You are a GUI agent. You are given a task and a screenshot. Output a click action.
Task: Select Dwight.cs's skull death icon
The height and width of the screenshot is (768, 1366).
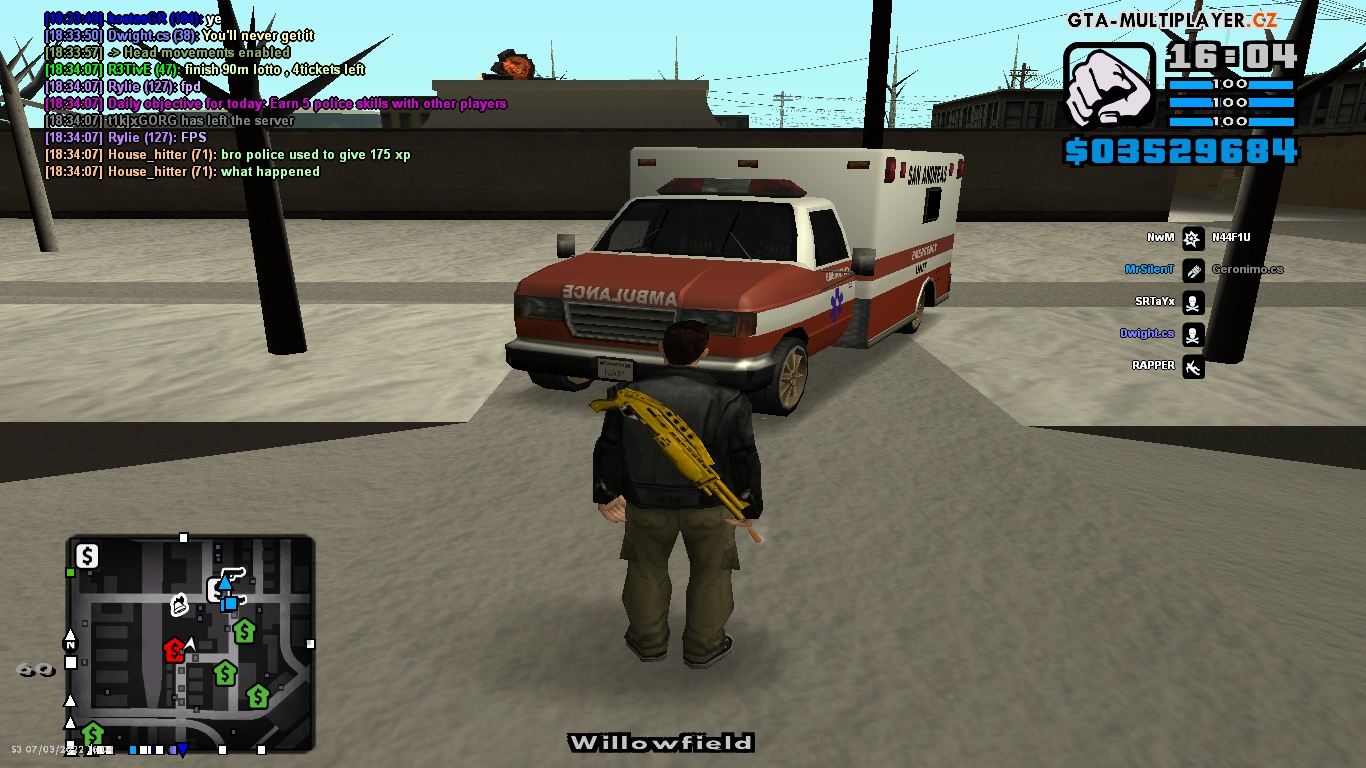click(x=1192, y=334)
